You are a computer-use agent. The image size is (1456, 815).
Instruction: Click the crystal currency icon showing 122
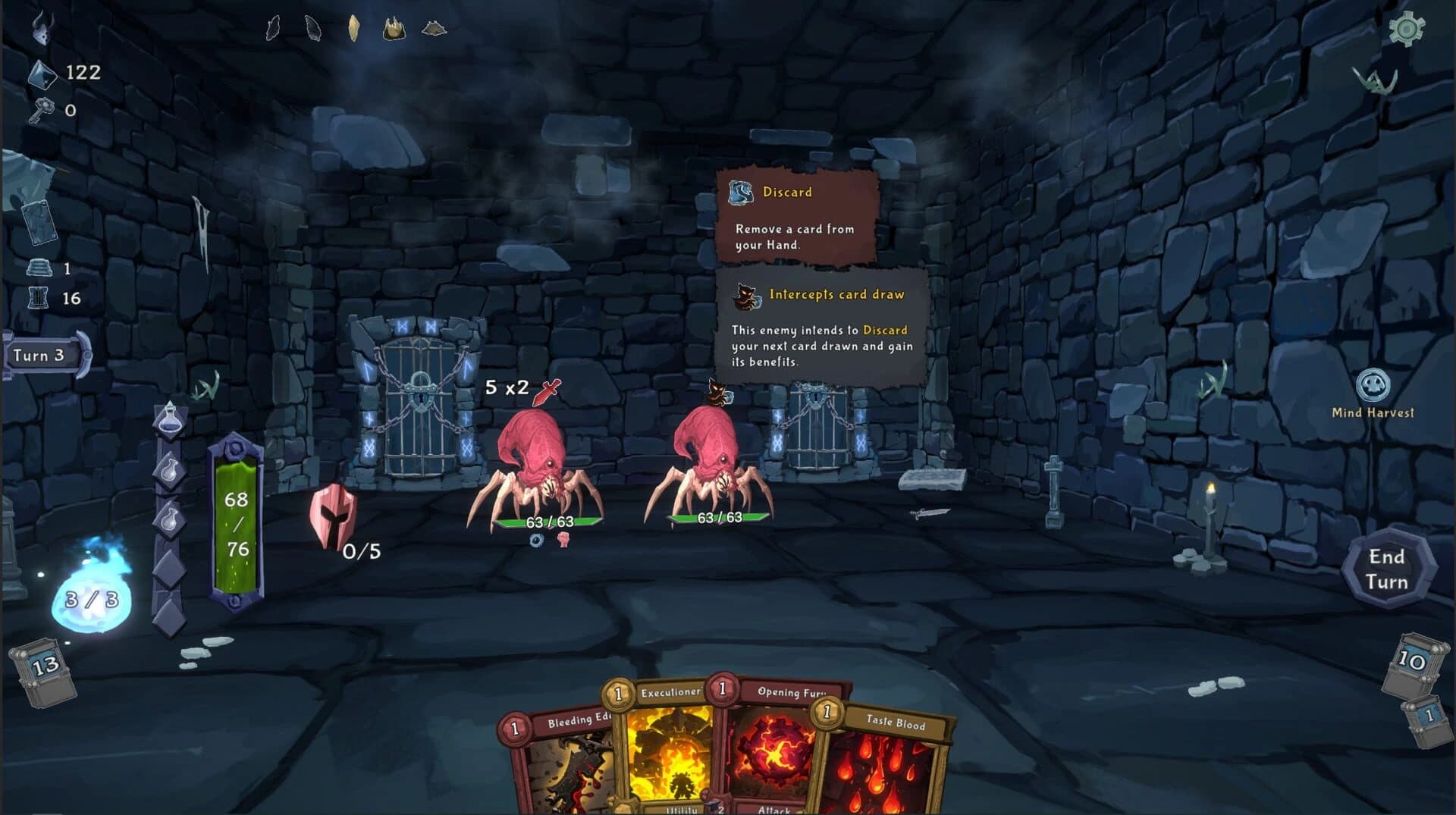[x=44, y=74]
